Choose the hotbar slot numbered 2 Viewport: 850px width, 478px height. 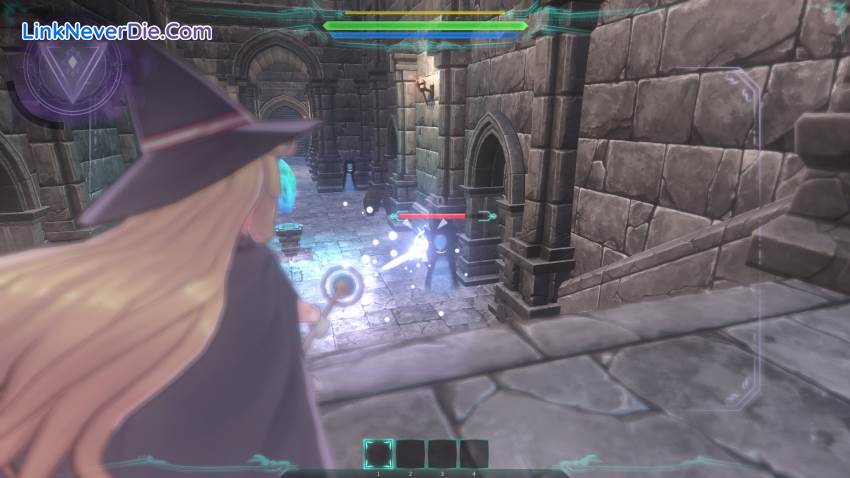tap(411, 454)
